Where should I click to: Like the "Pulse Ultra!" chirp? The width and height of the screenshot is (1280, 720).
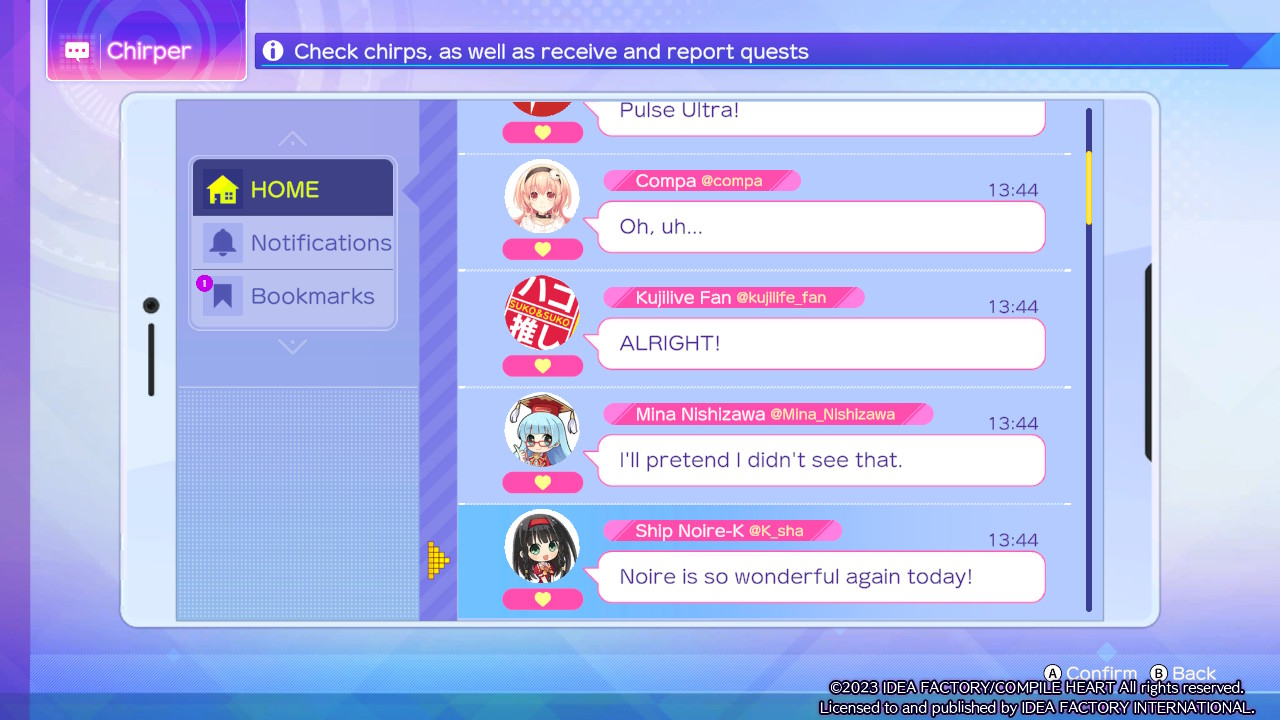[542, 132]
